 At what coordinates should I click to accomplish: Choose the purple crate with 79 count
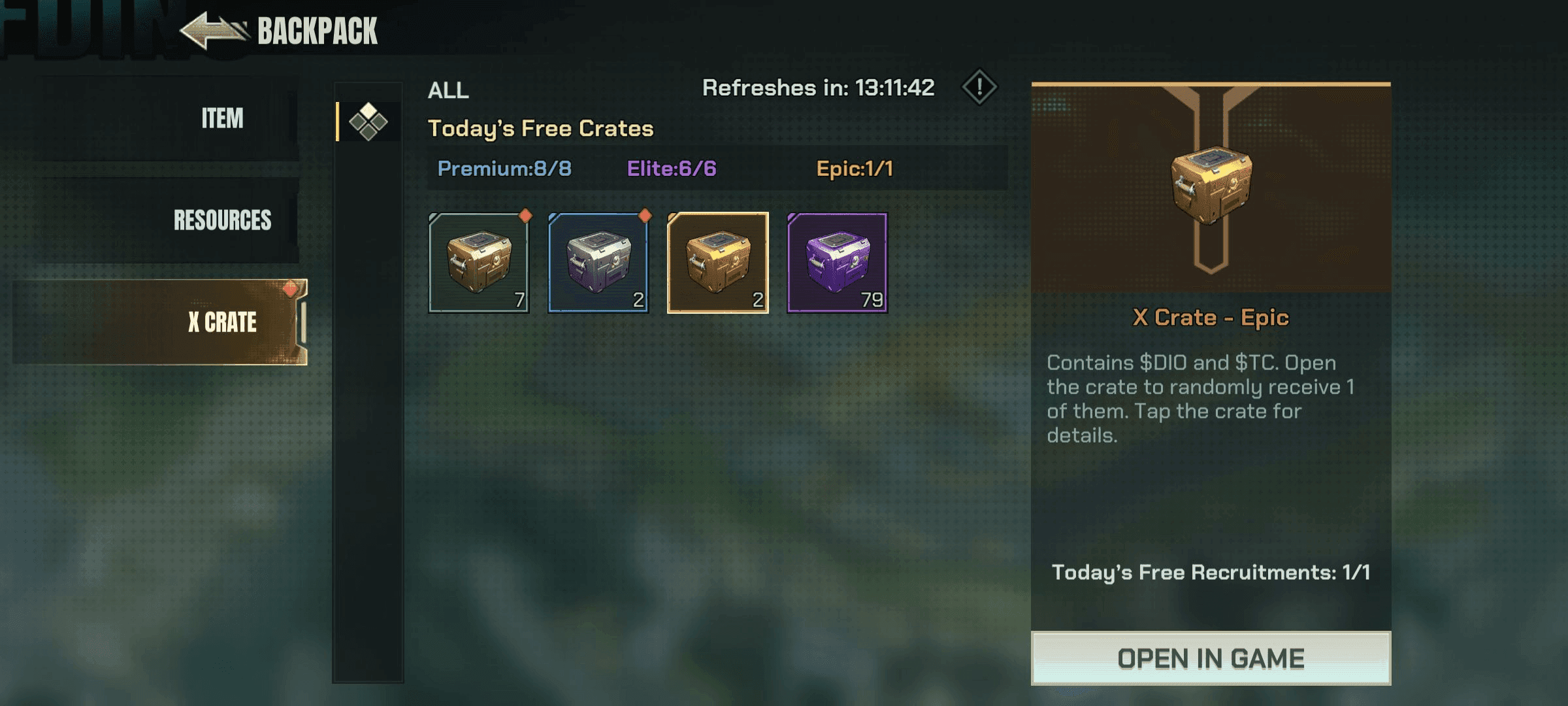pyautogui.click(x=838, y=263)
